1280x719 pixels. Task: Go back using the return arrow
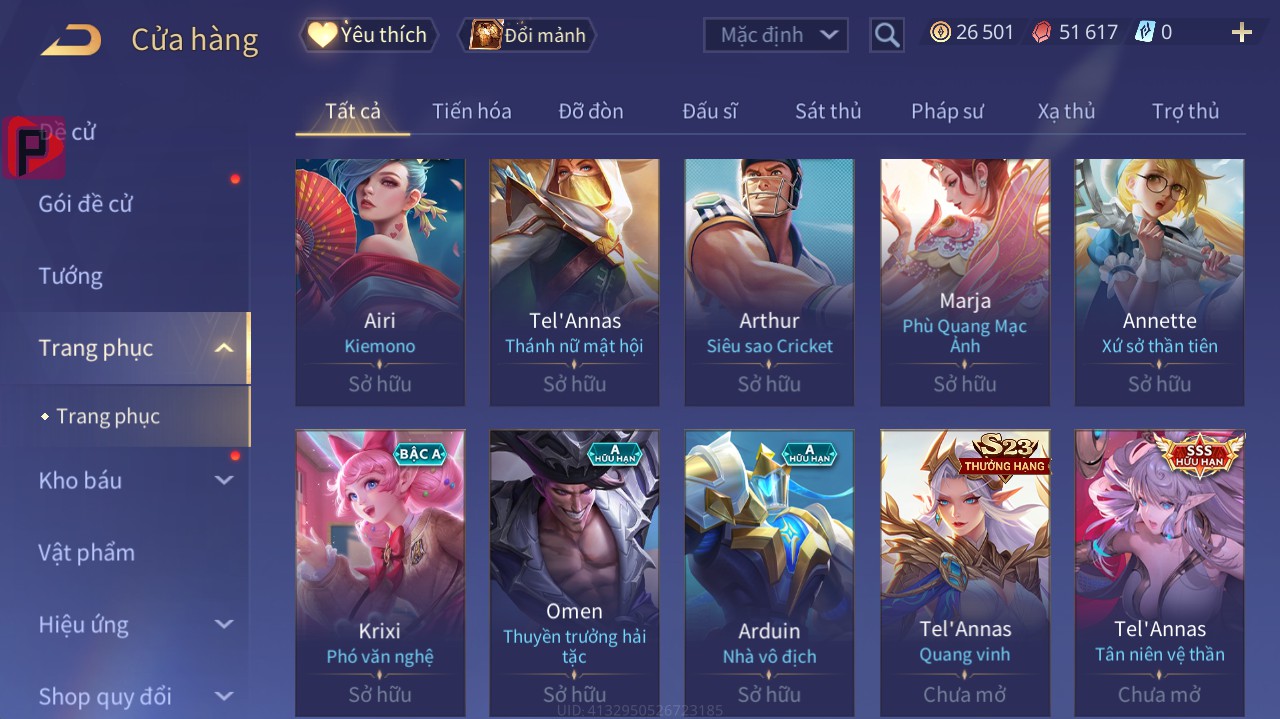click(71, 40)
